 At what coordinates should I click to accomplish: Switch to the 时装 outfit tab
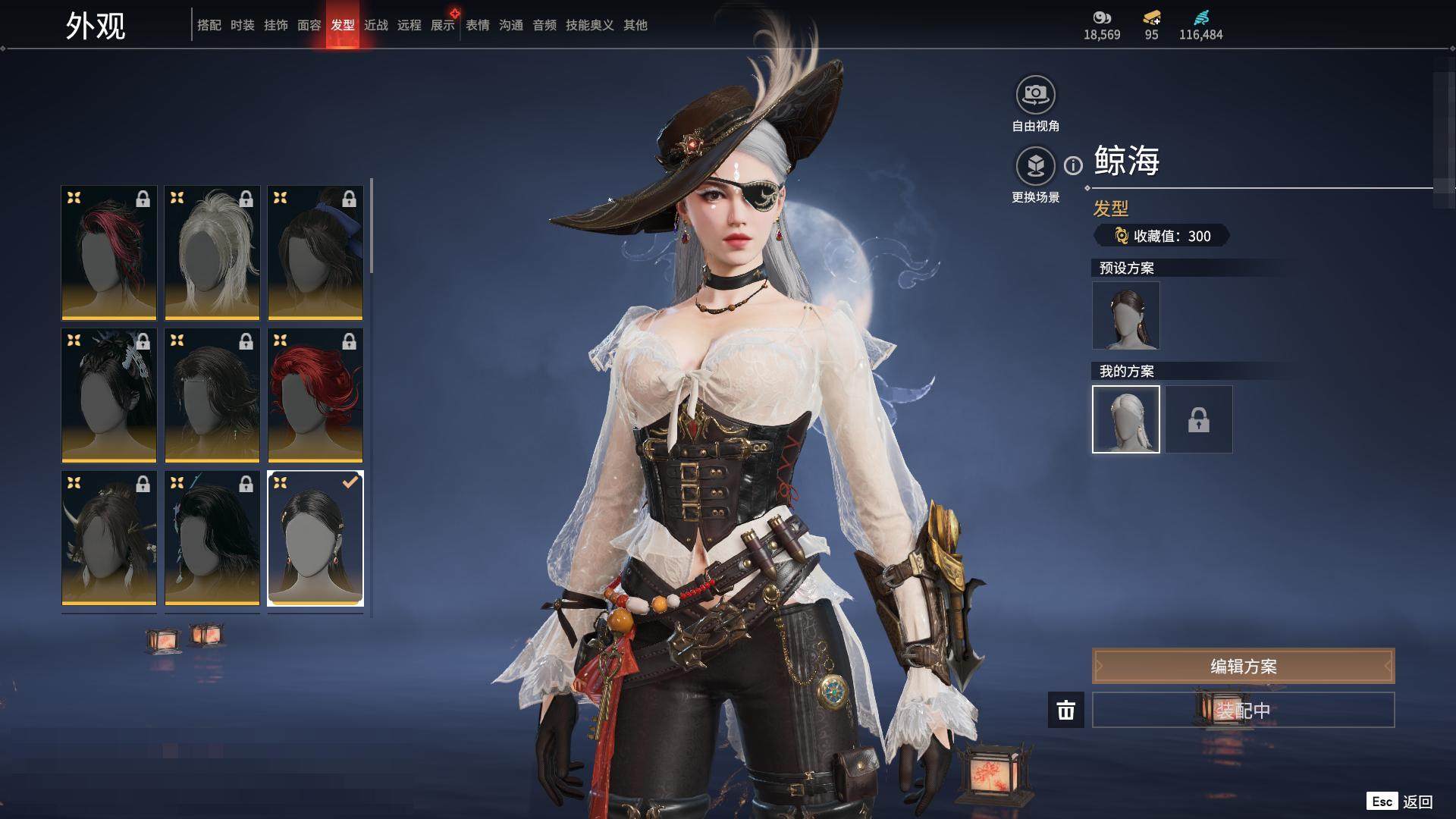(243, 25)
